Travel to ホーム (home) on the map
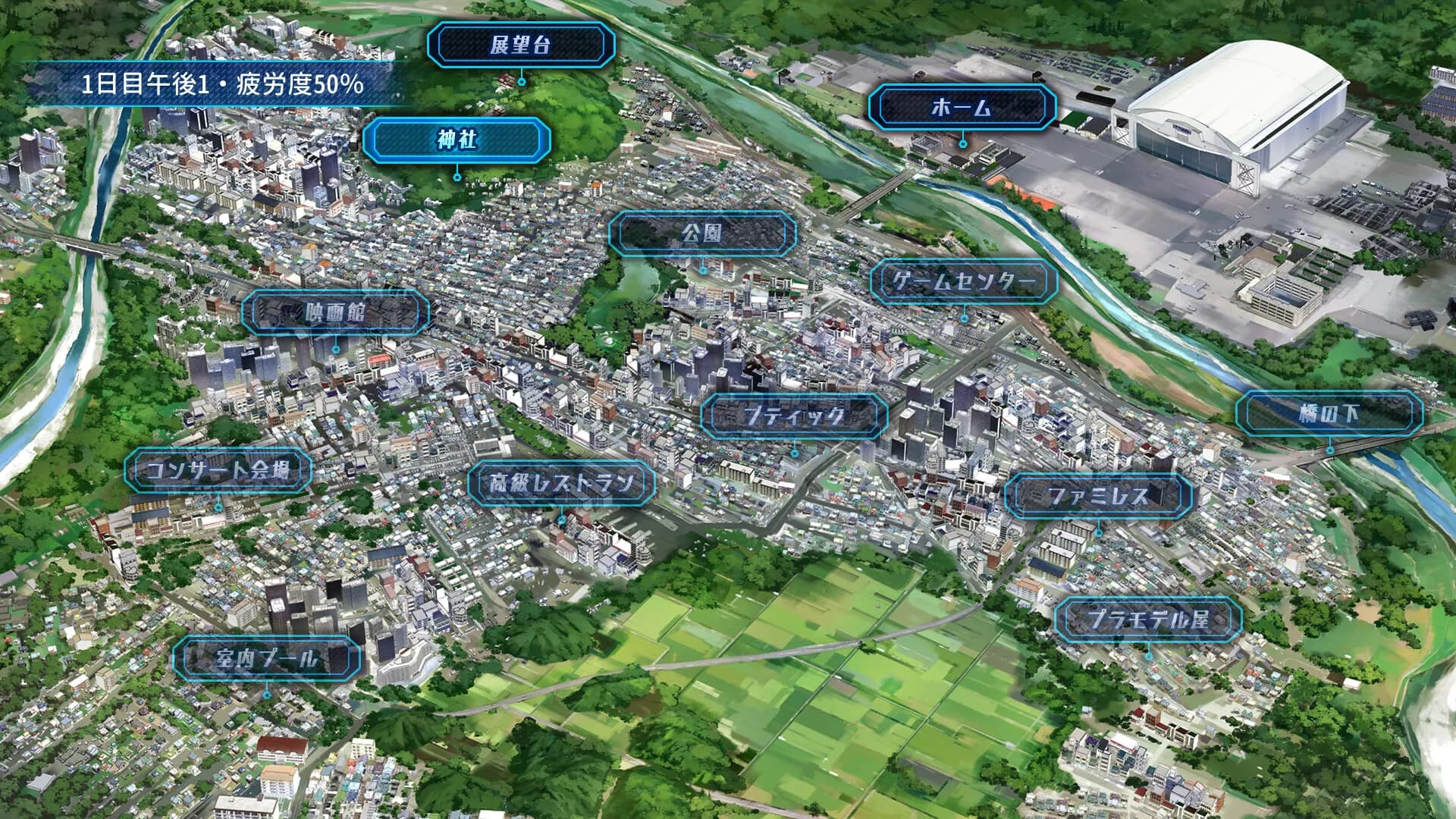Image resolution: width=1456 pixels, height=819 pixels. click(x=962, y=107)
